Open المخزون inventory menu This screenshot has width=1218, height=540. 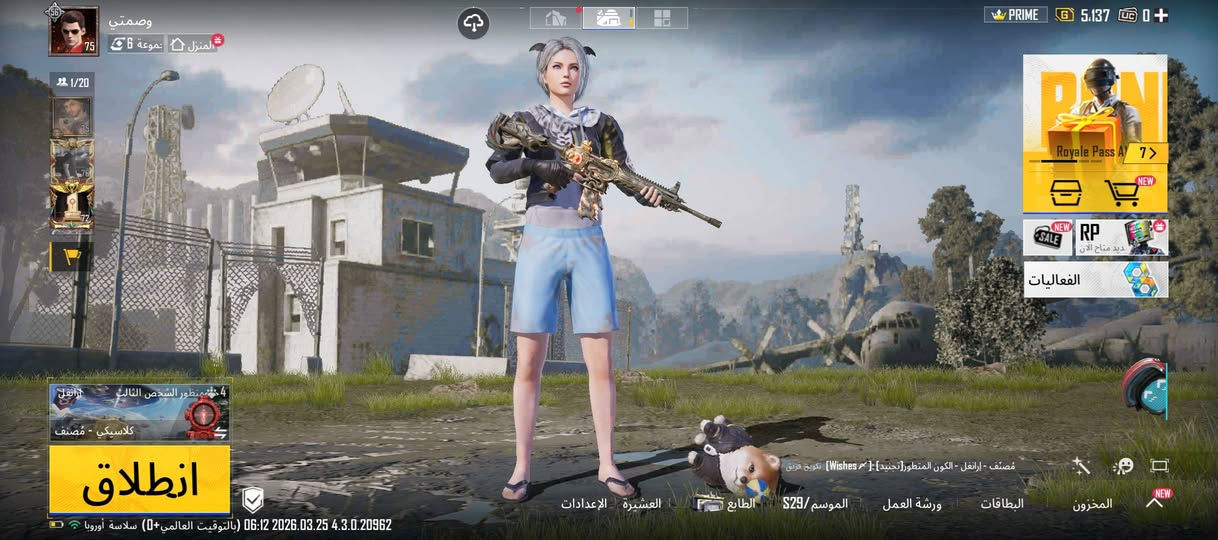[1092, 504]
